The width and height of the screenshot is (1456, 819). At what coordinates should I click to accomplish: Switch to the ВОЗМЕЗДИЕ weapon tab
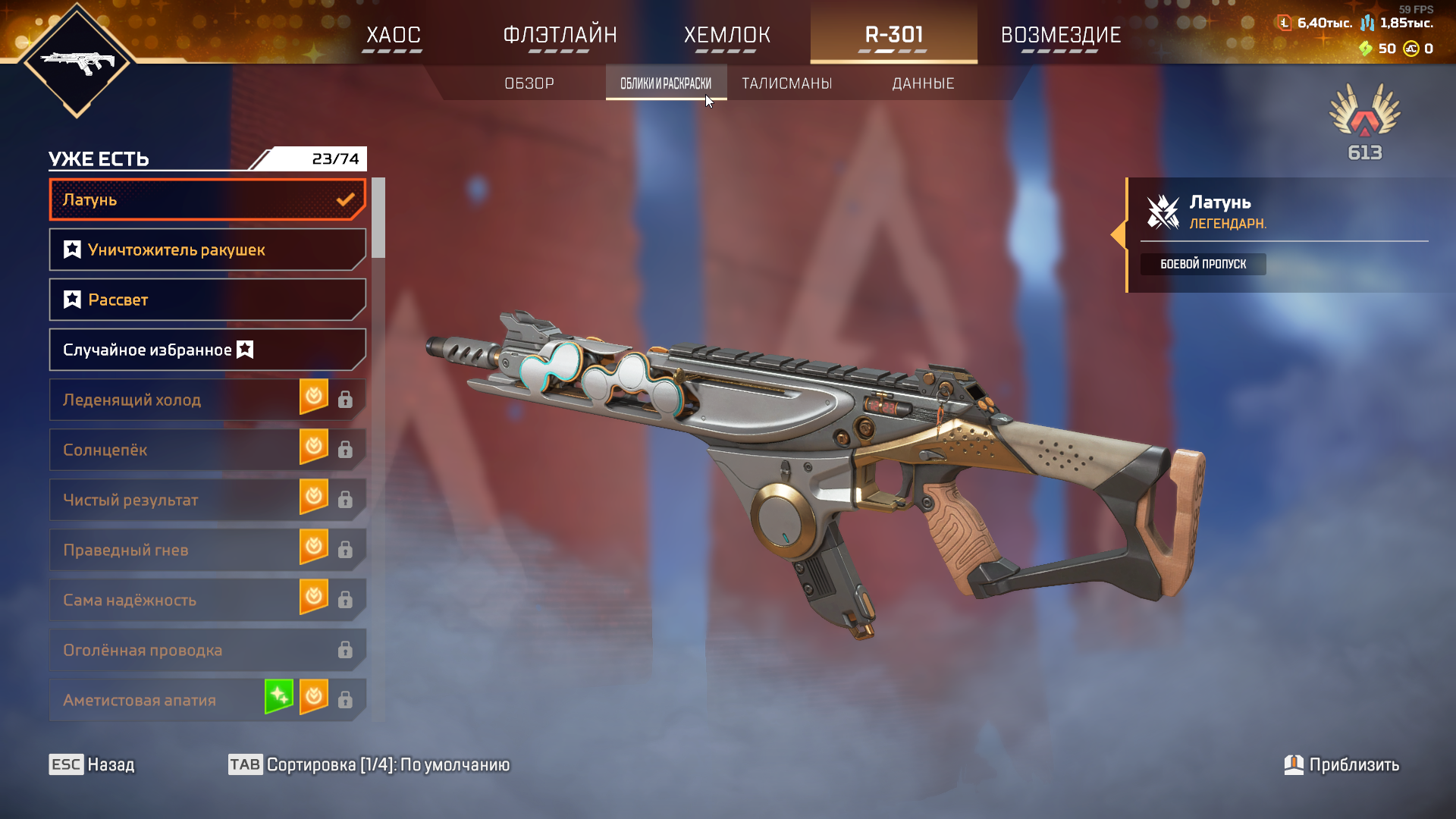(1060, 35)
